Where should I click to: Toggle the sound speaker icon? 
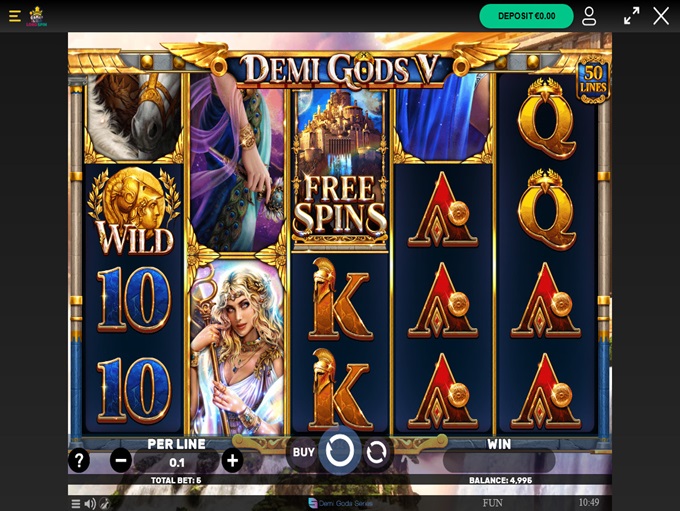[x=90, y=503]
